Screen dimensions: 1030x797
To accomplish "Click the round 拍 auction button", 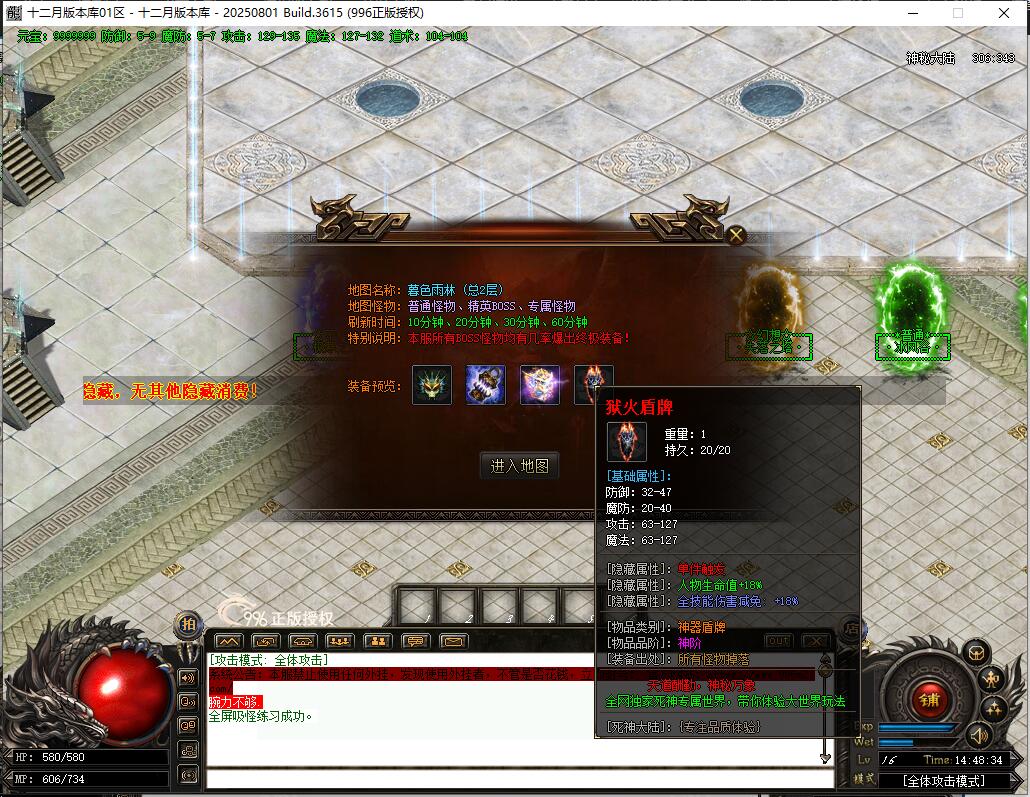I will click(x=187, y=624).
